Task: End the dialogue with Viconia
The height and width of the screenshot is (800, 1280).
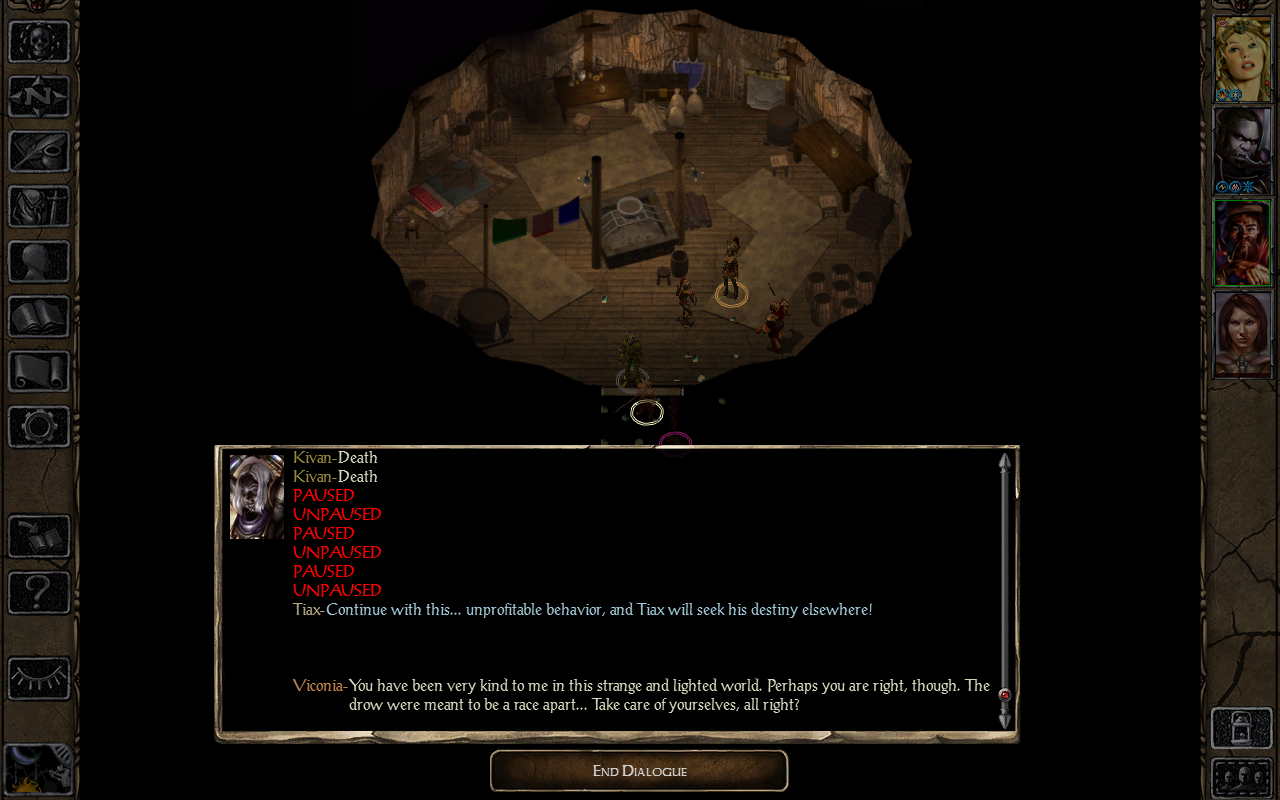Action: pos(639,771)
